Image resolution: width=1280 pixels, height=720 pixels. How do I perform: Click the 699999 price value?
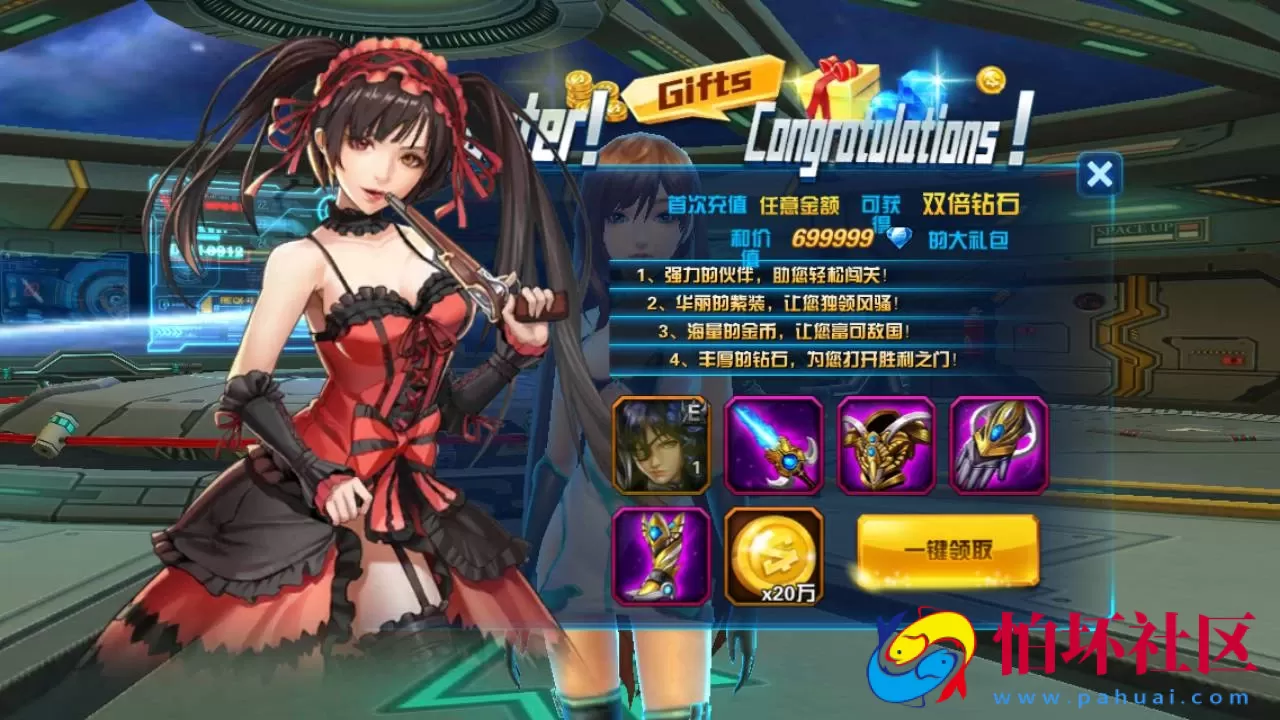pos(833,240)
